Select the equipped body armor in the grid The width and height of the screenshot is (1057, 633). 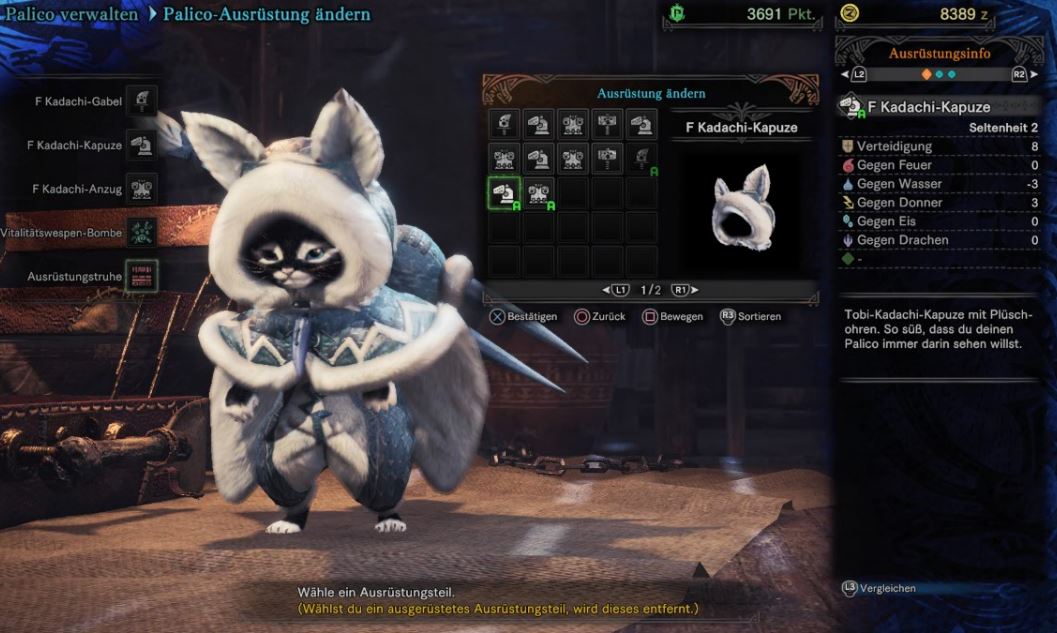(x=539, y=193)
